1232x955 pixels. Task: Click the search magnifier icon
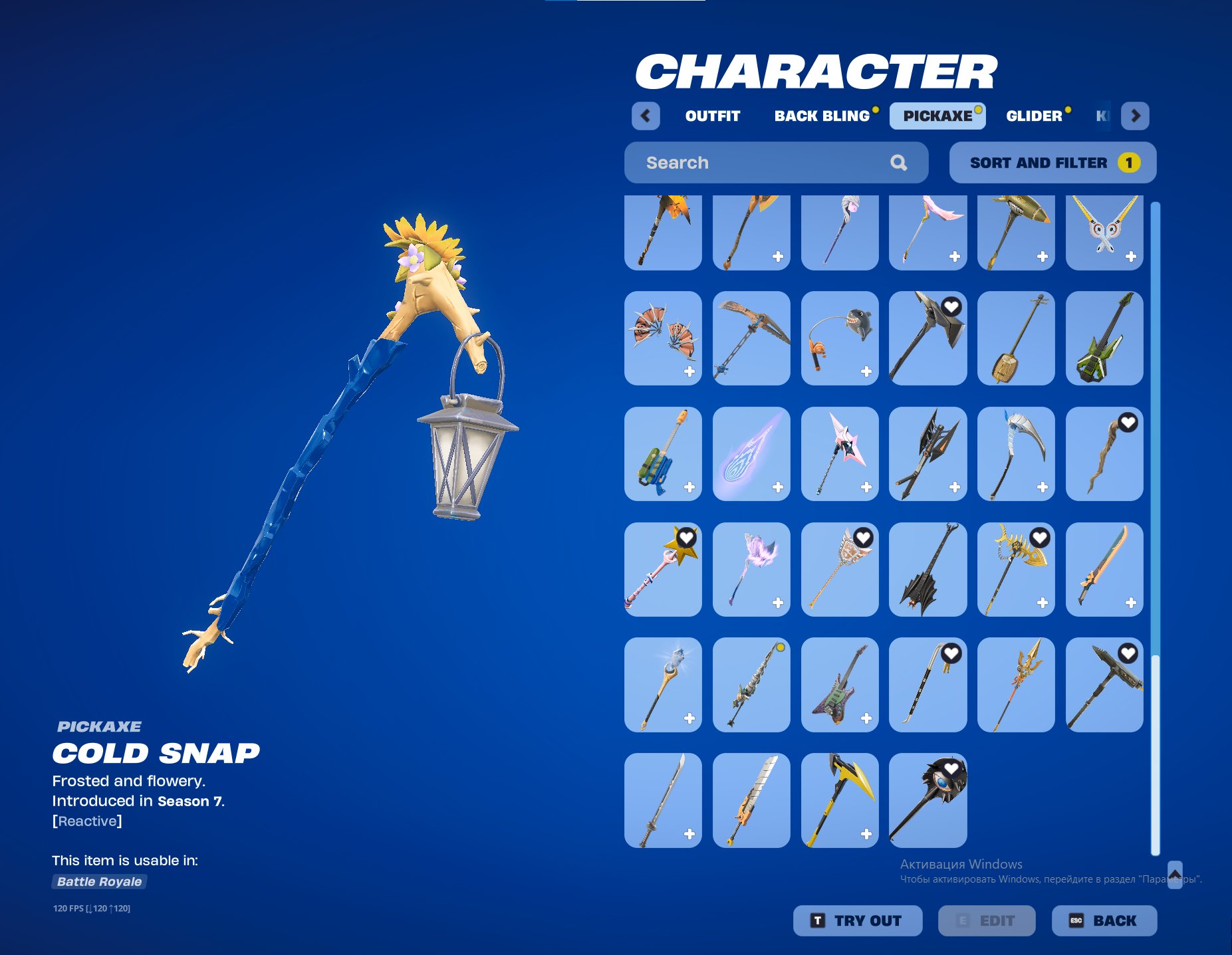[899, 162]
